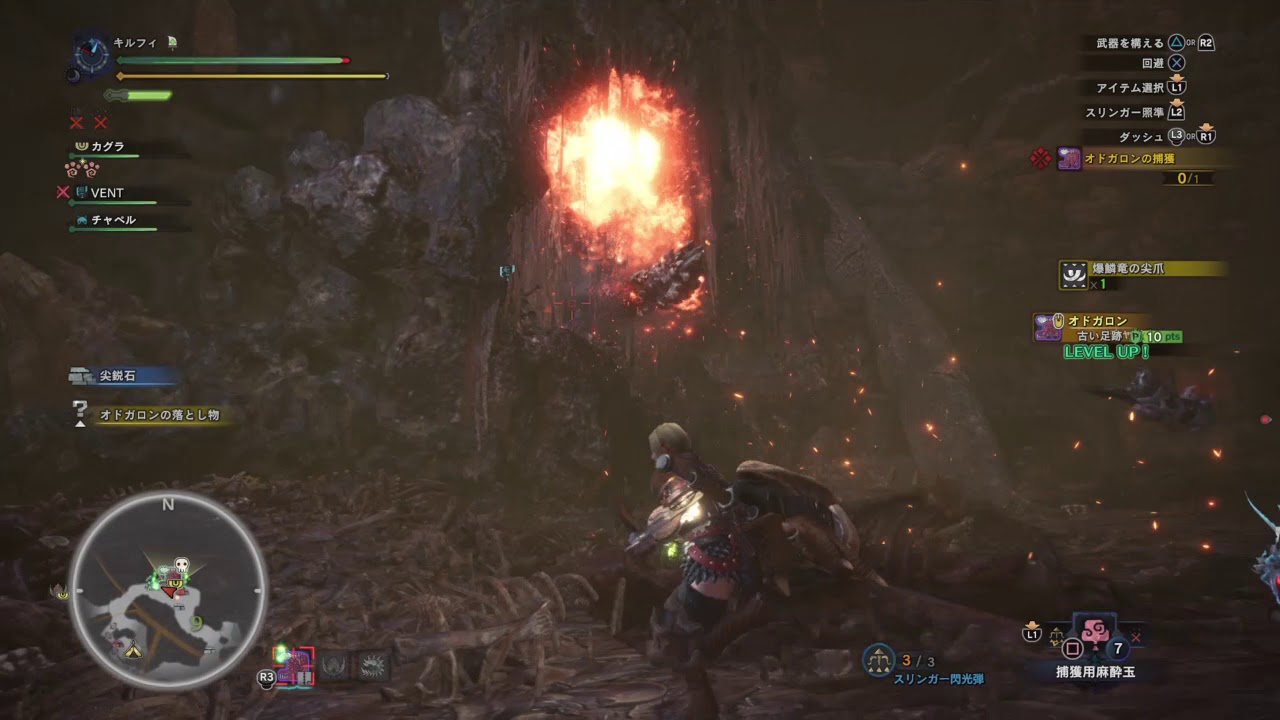Image resolution: width=1280 pixels, height=720 pixels.
Task: Click the camp tent marker on minimap
Action: (133, 651)
